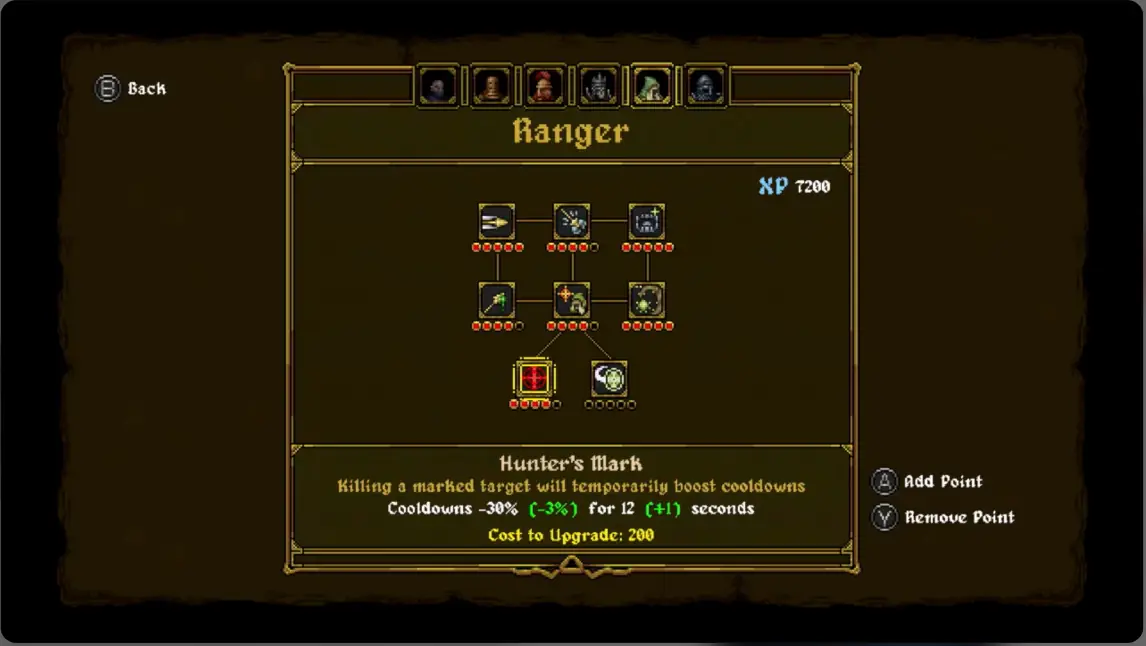
Task: Choose the bow with green orb skill
Action: point(647,299)
